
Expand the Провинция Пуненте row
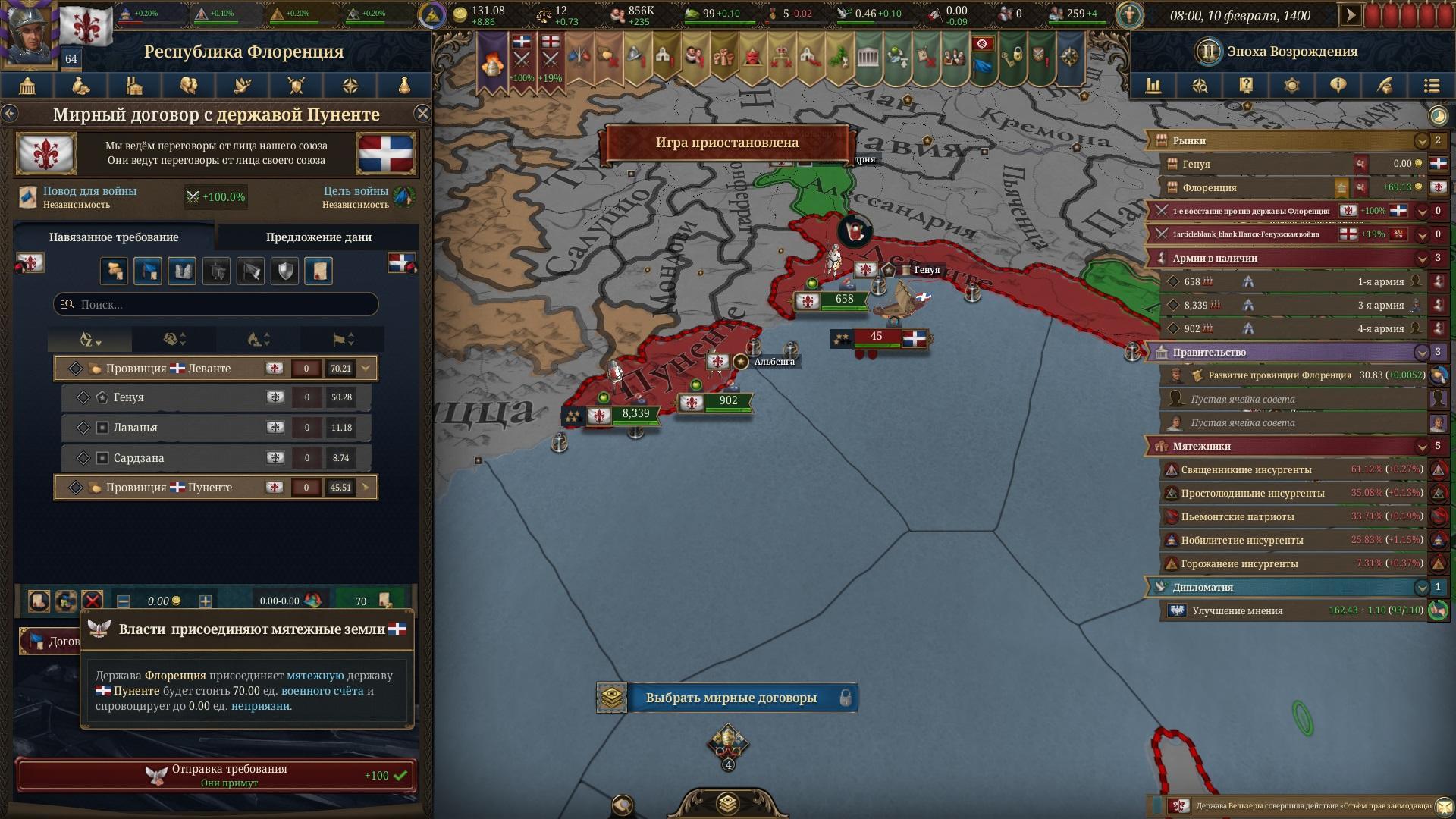366,487
